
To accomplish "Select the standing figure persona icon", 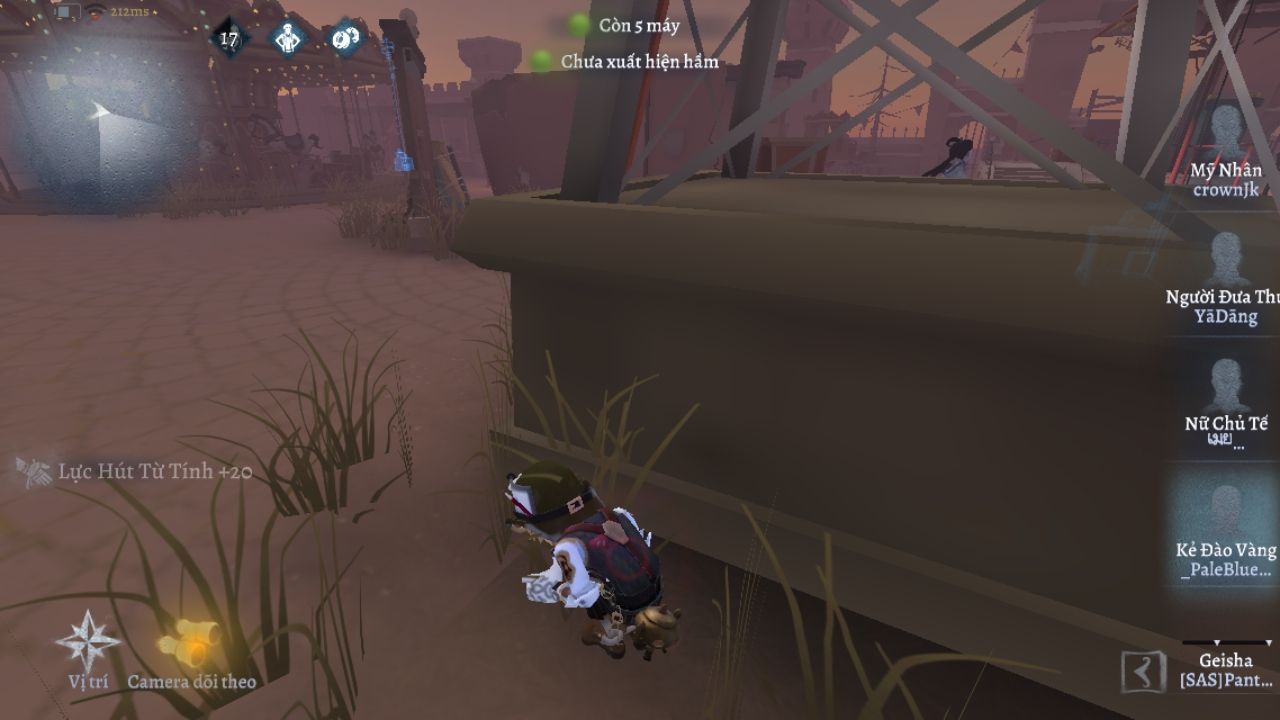I will [288, 39].
